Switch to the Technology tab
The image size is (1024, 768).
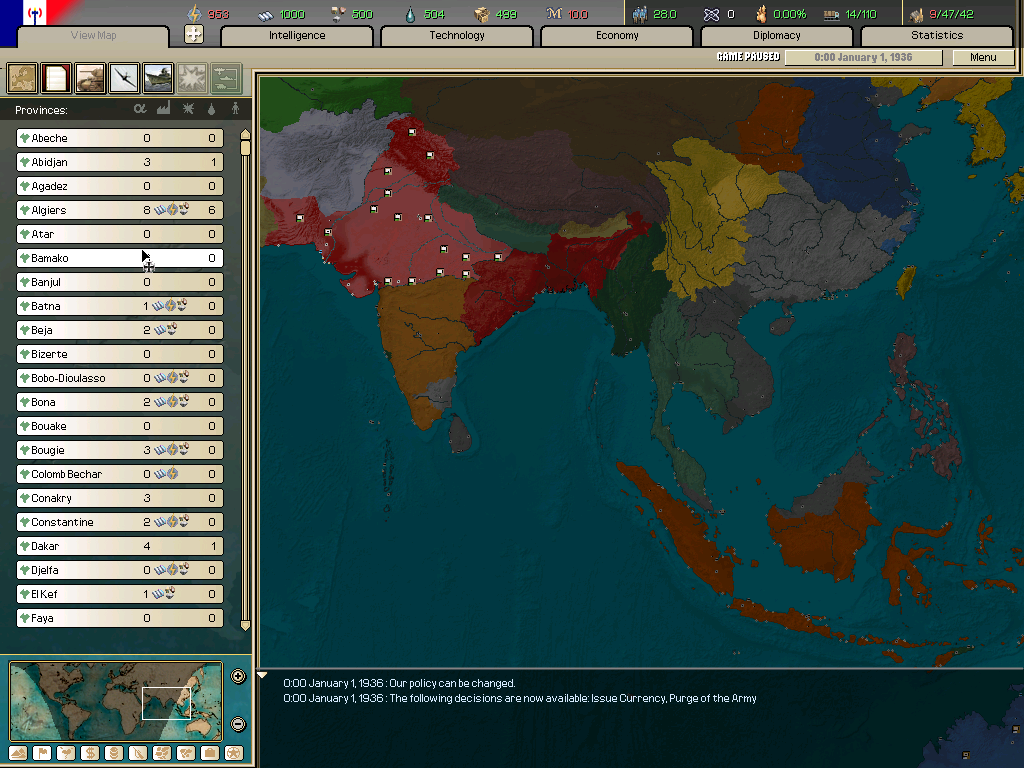[457, 36]
